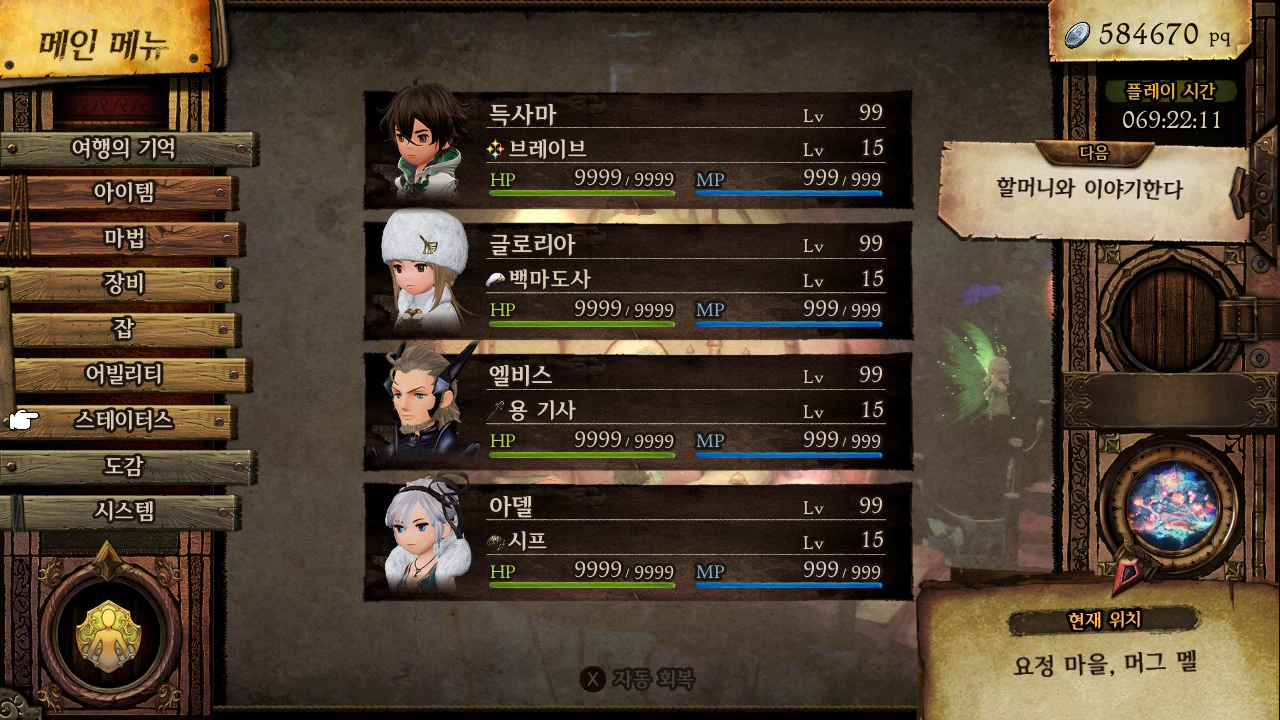The width and height of the screenshot is (1280, 720).
Task: Choose the 잡 job menu
Action: (124, 329)
